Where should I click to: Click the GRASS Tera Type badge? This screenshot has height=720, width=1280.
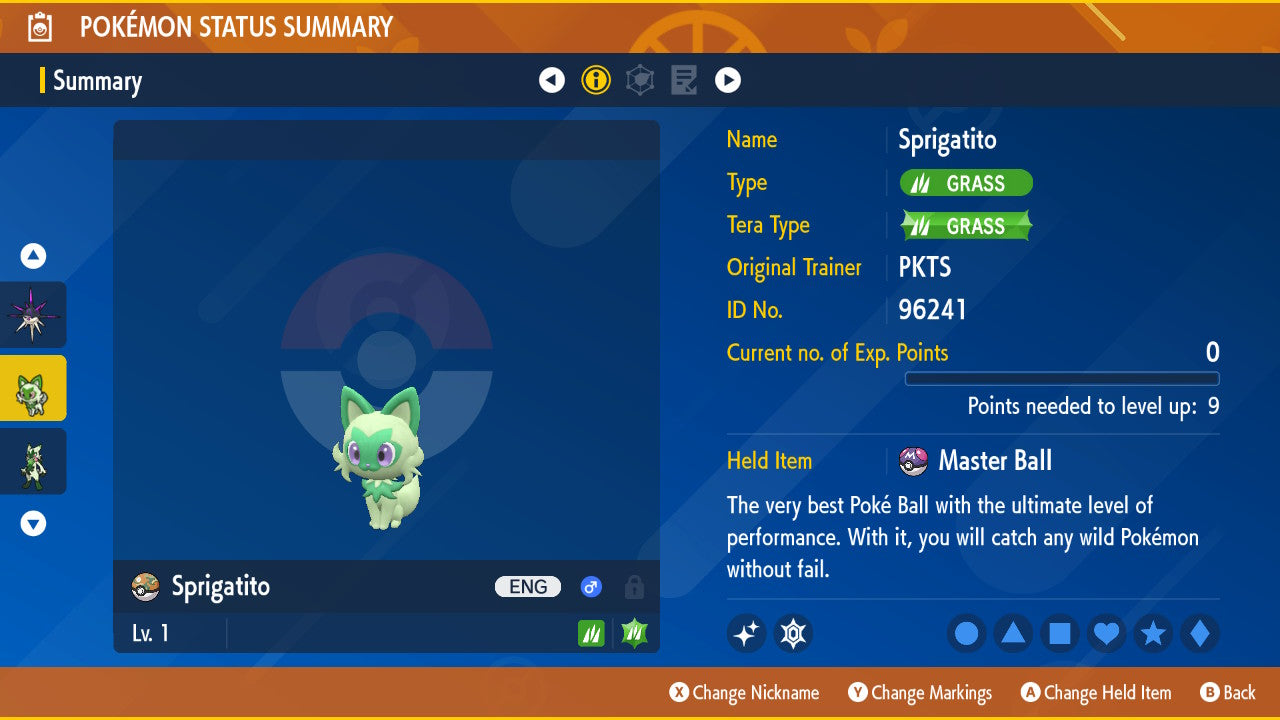pos(965,225)
